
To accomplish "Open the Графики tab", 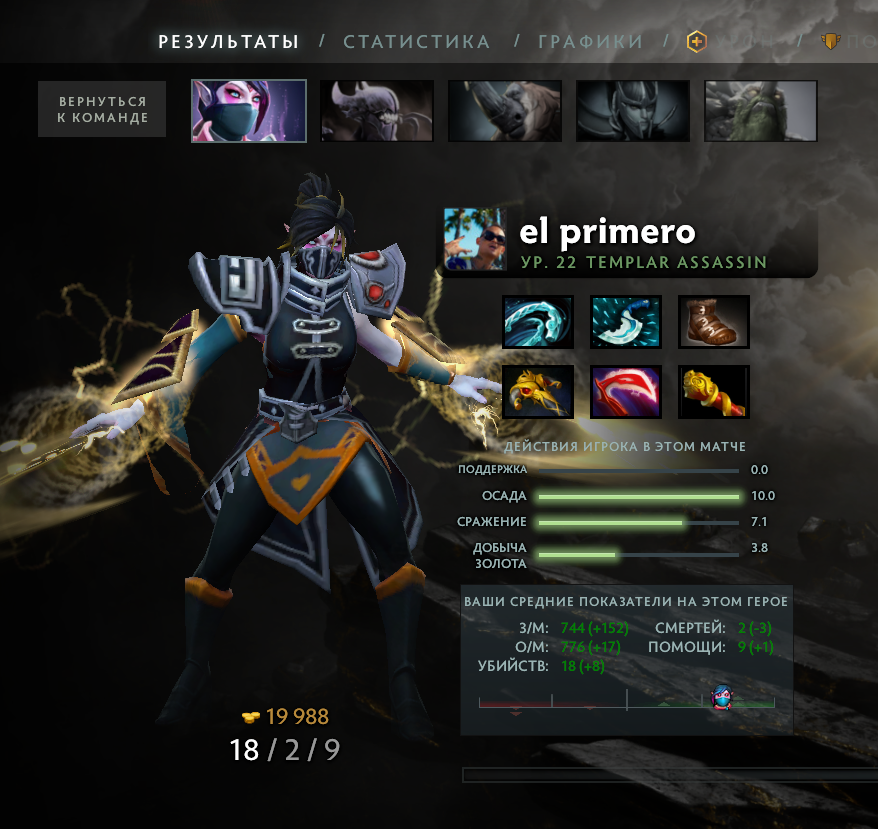I will coord(590,42).
